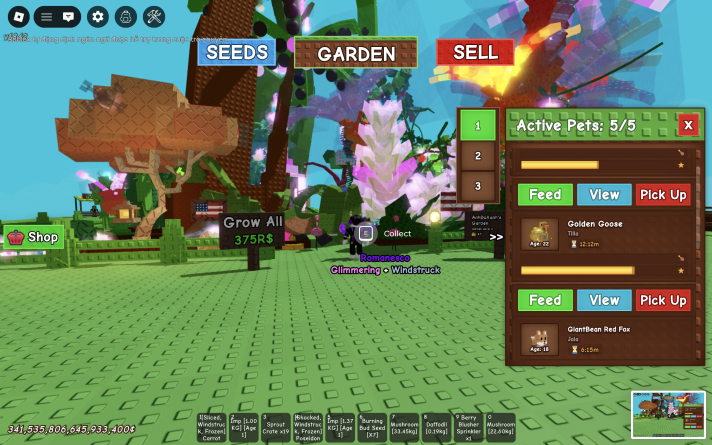Switch to pet loadout 3
This screenshot has width=712, height=445.
click(478, 186)
